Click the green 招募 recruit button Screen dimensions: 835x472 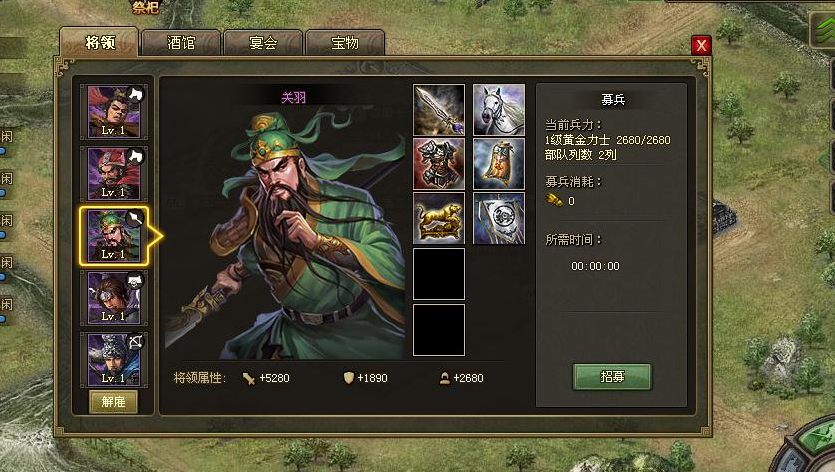(x=612, y=377)
